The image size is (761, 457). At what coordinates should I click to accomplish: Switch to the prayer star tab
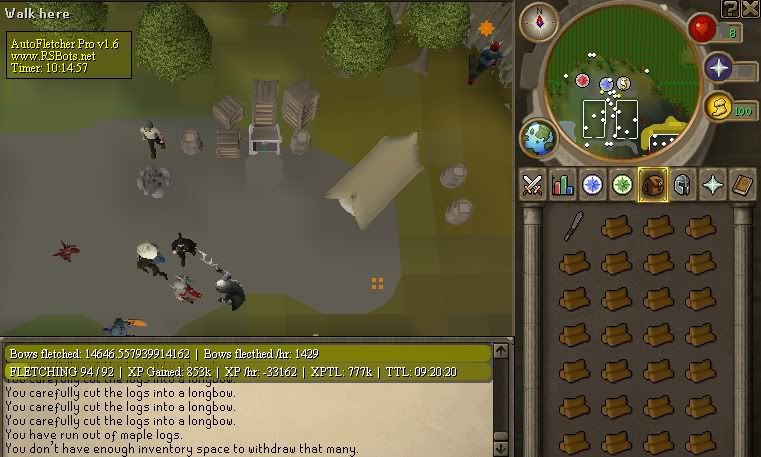[x=712, y=185]
